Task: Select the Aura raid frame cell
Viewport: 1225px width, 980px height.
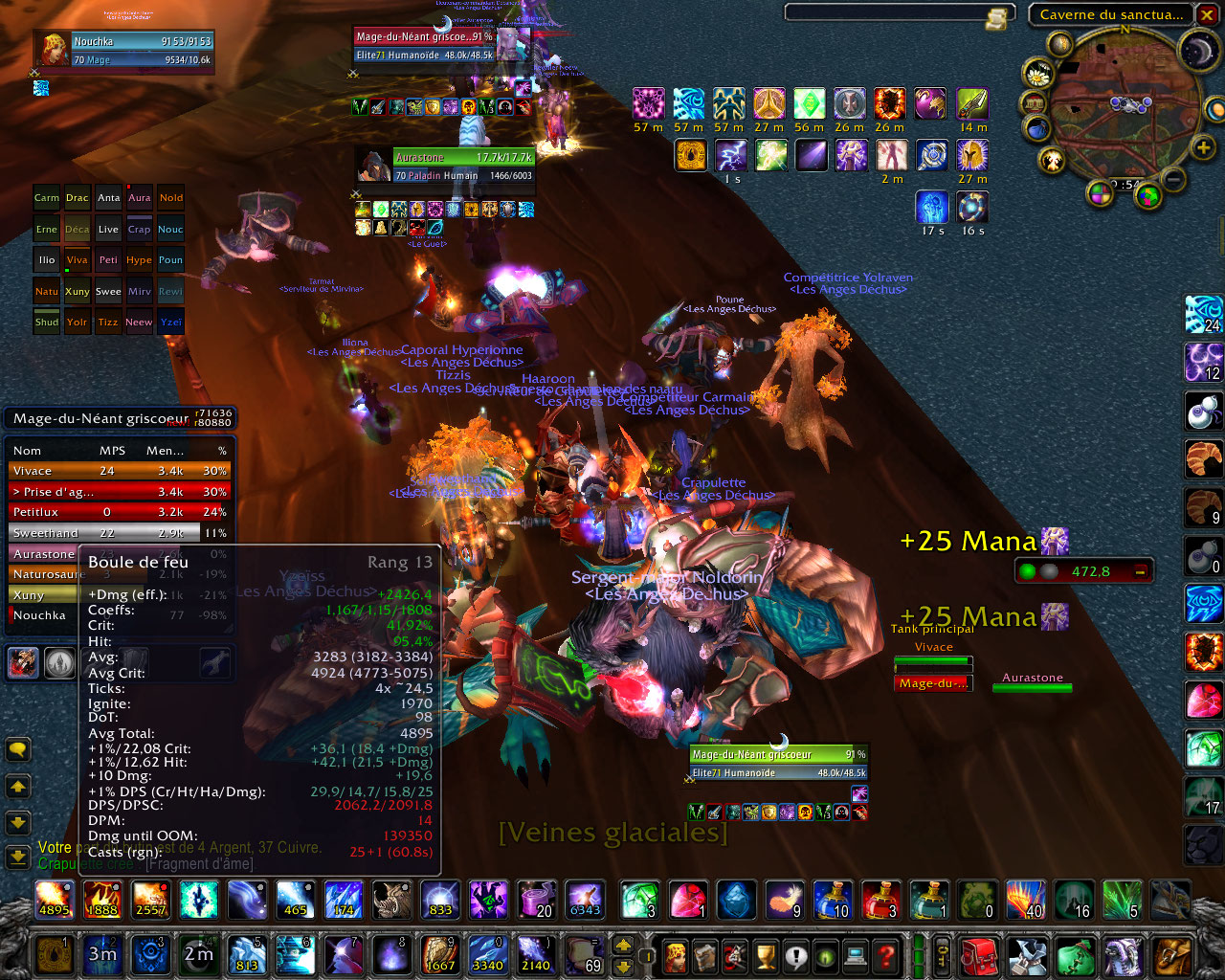Action: click(140, 198)
